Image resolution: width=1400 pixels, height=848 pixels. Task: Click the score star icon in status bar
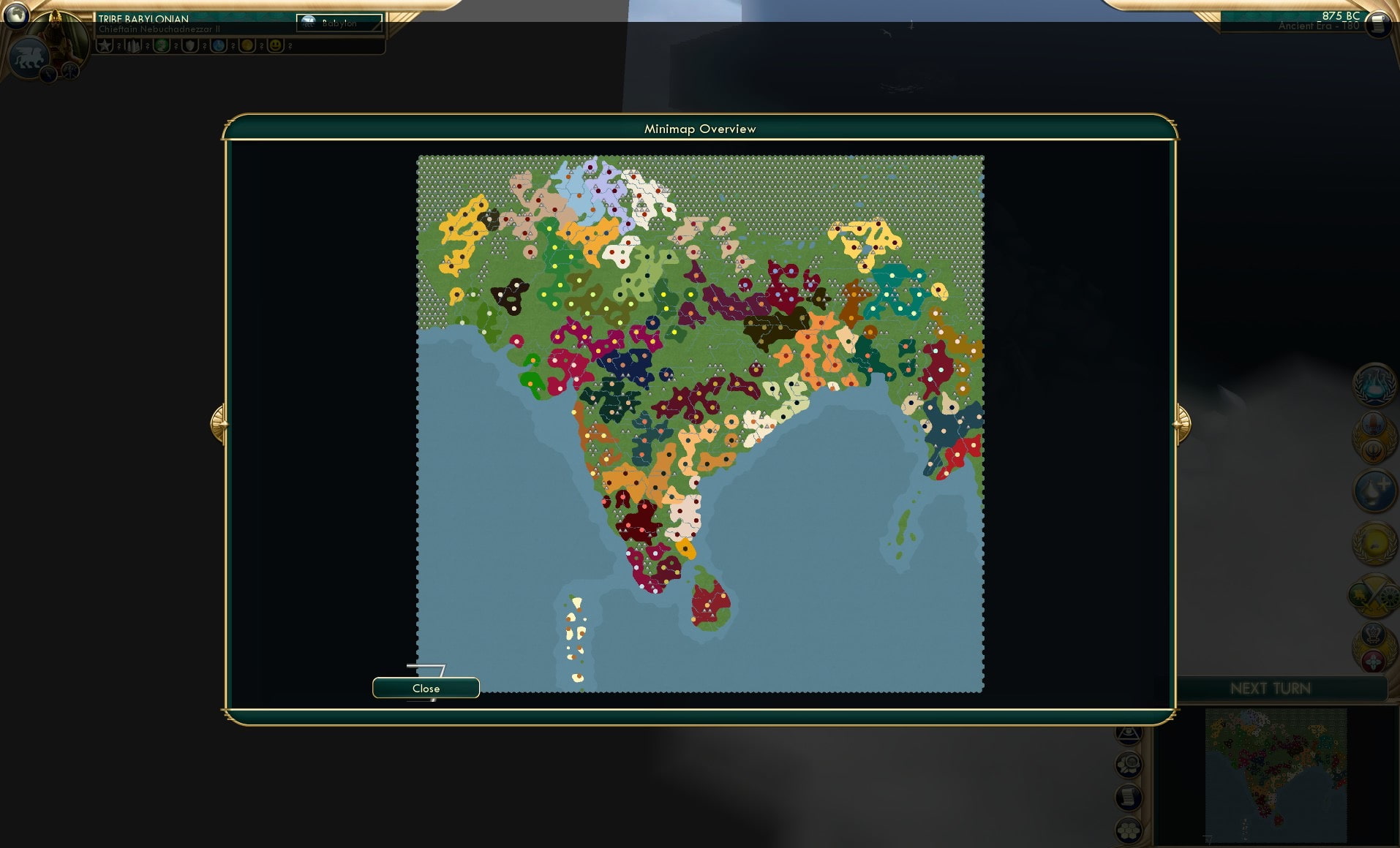(106, 45)
